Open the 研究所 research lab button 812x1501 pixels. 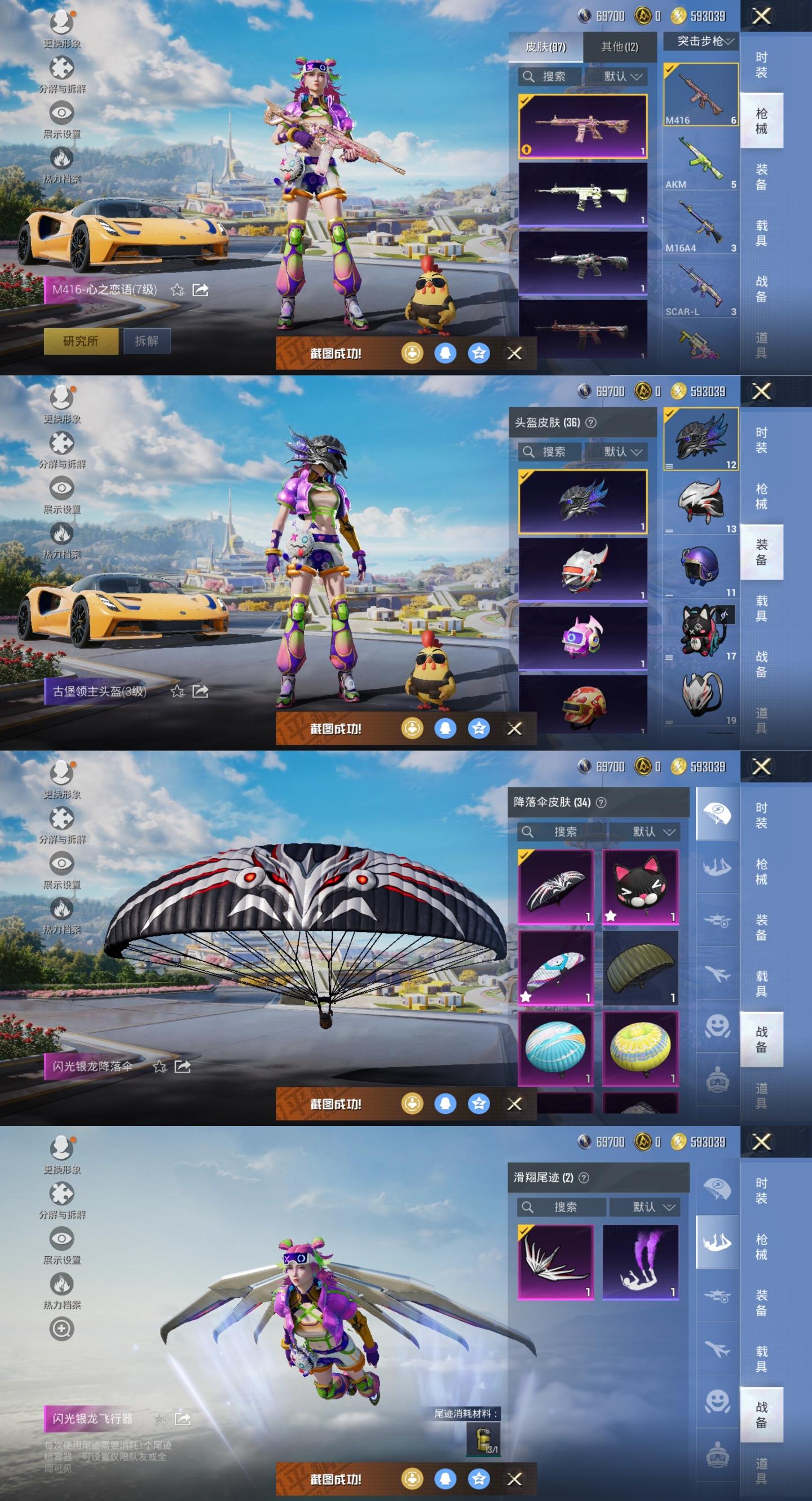81,341
